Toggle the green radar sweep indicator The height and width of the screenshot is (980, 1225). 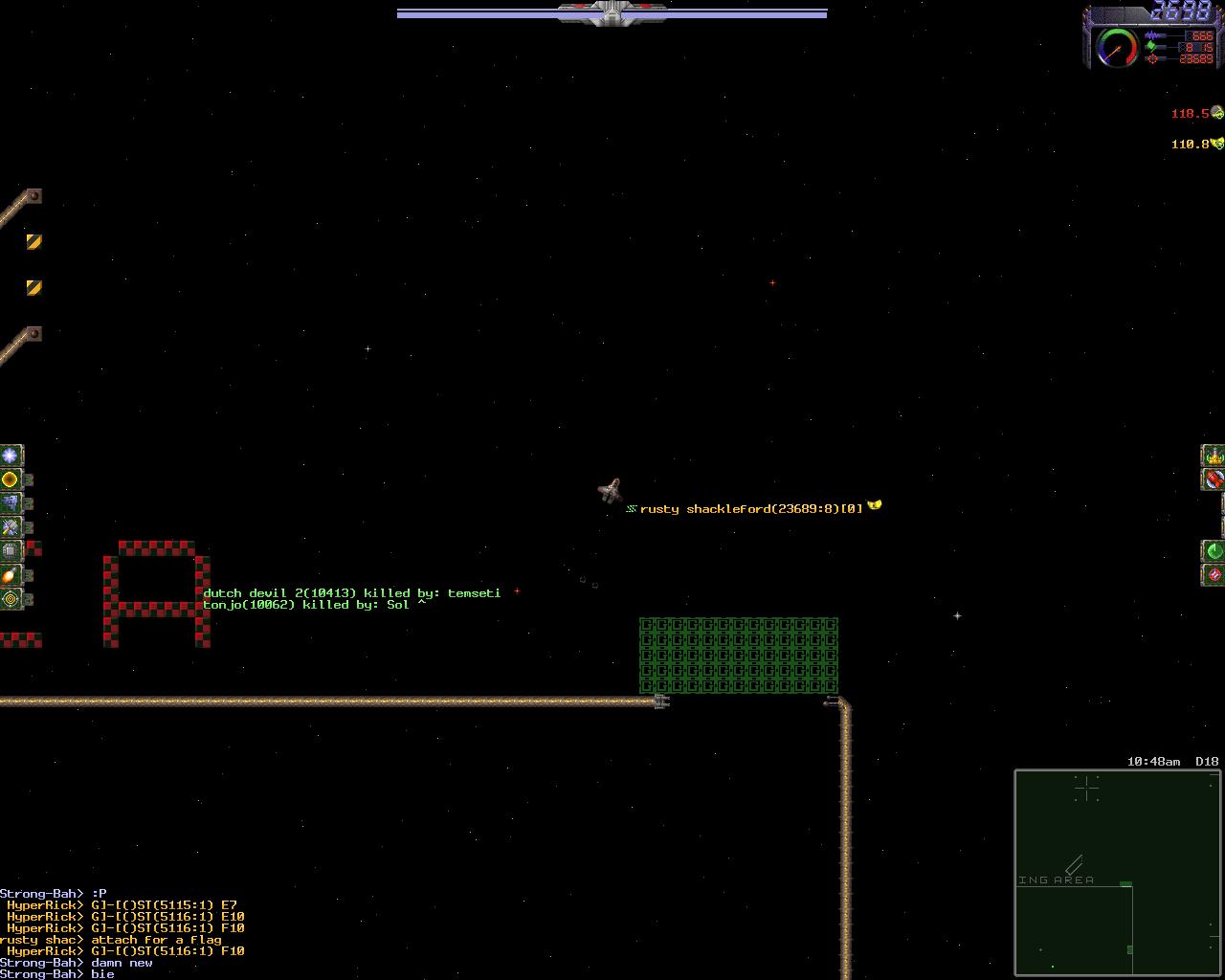(1214, 551)
